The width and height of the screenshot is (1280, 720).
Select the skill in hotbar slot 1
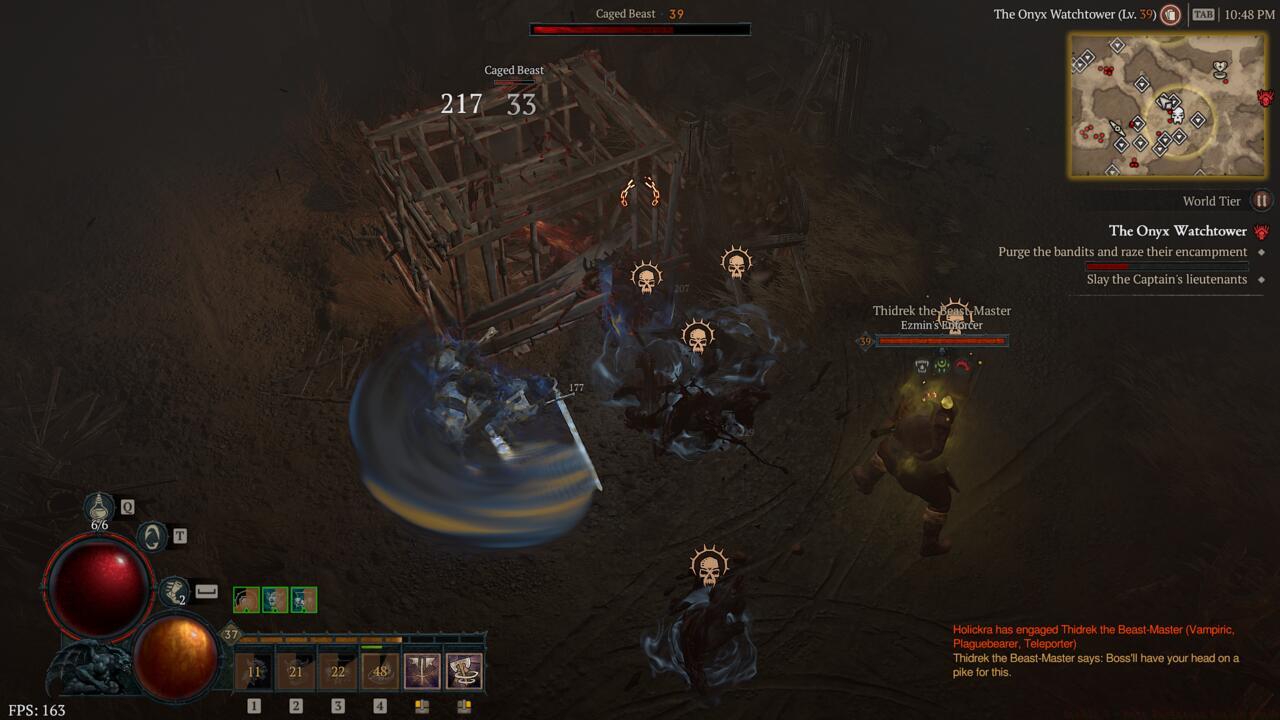click(x=253, y=672)
